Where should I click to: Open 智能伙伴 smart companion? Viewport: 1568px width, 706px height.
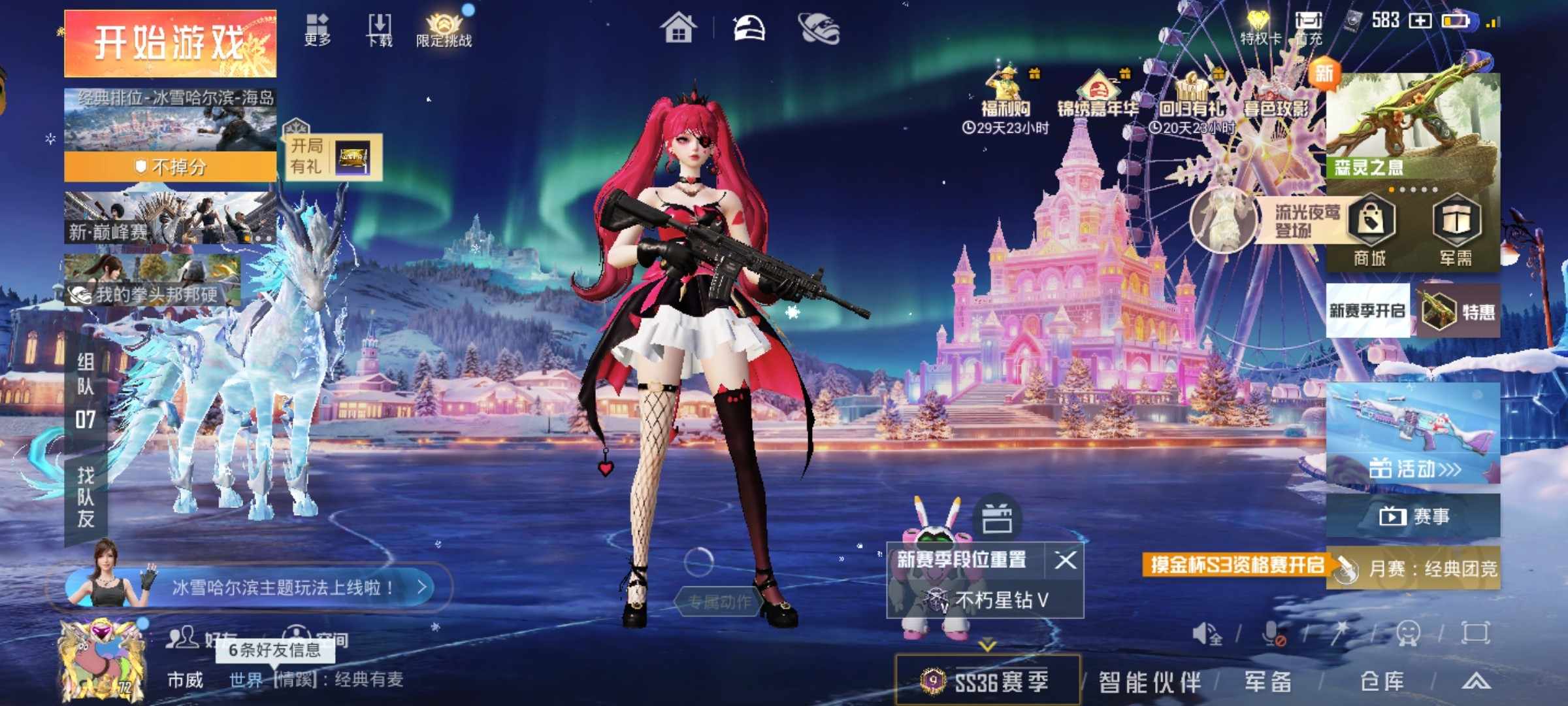(1150, 682)
